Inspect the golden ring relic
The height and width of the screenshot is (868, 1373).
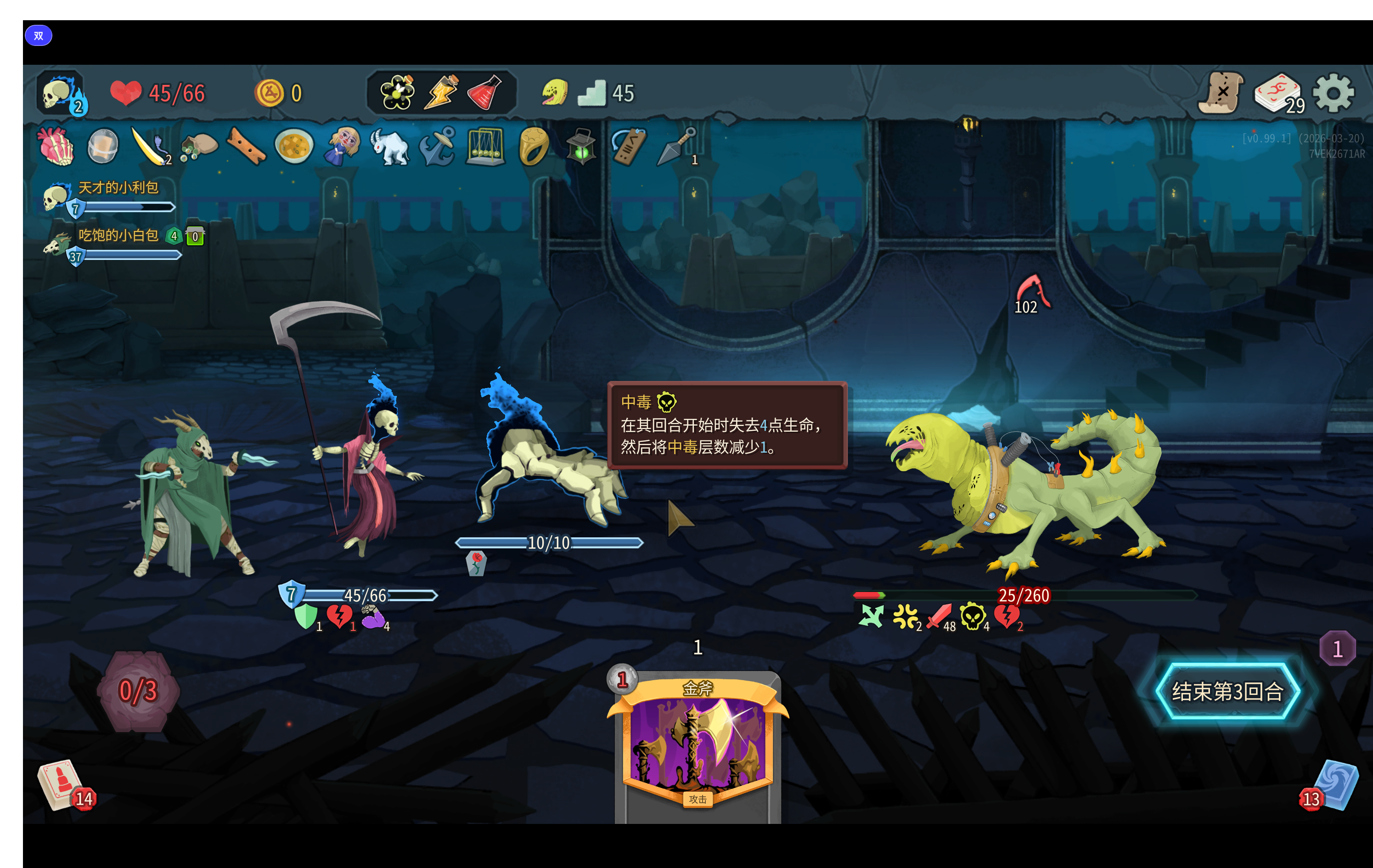[x=533, y=147]
